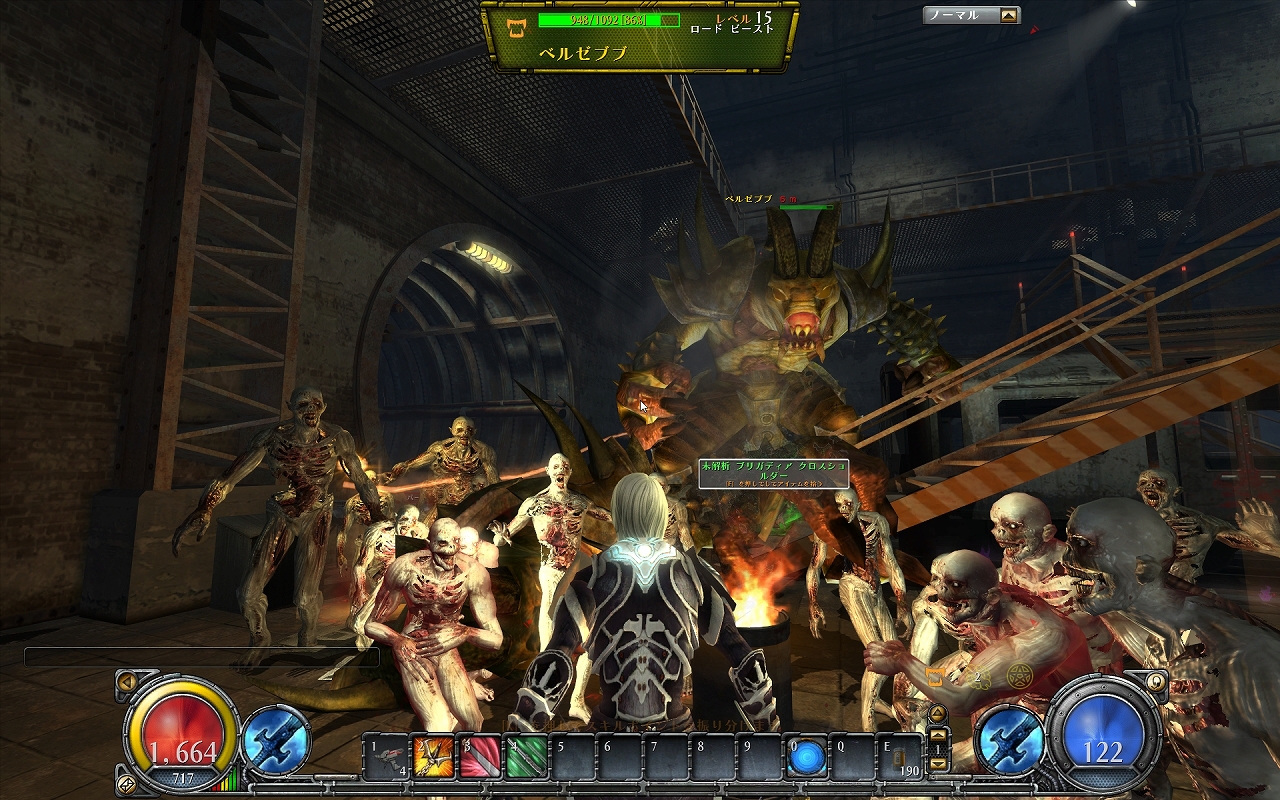The width and height of the screenshot is (1280, 800).
Task: Click the round gold button above mana orb
Action: coord(1156,681)
